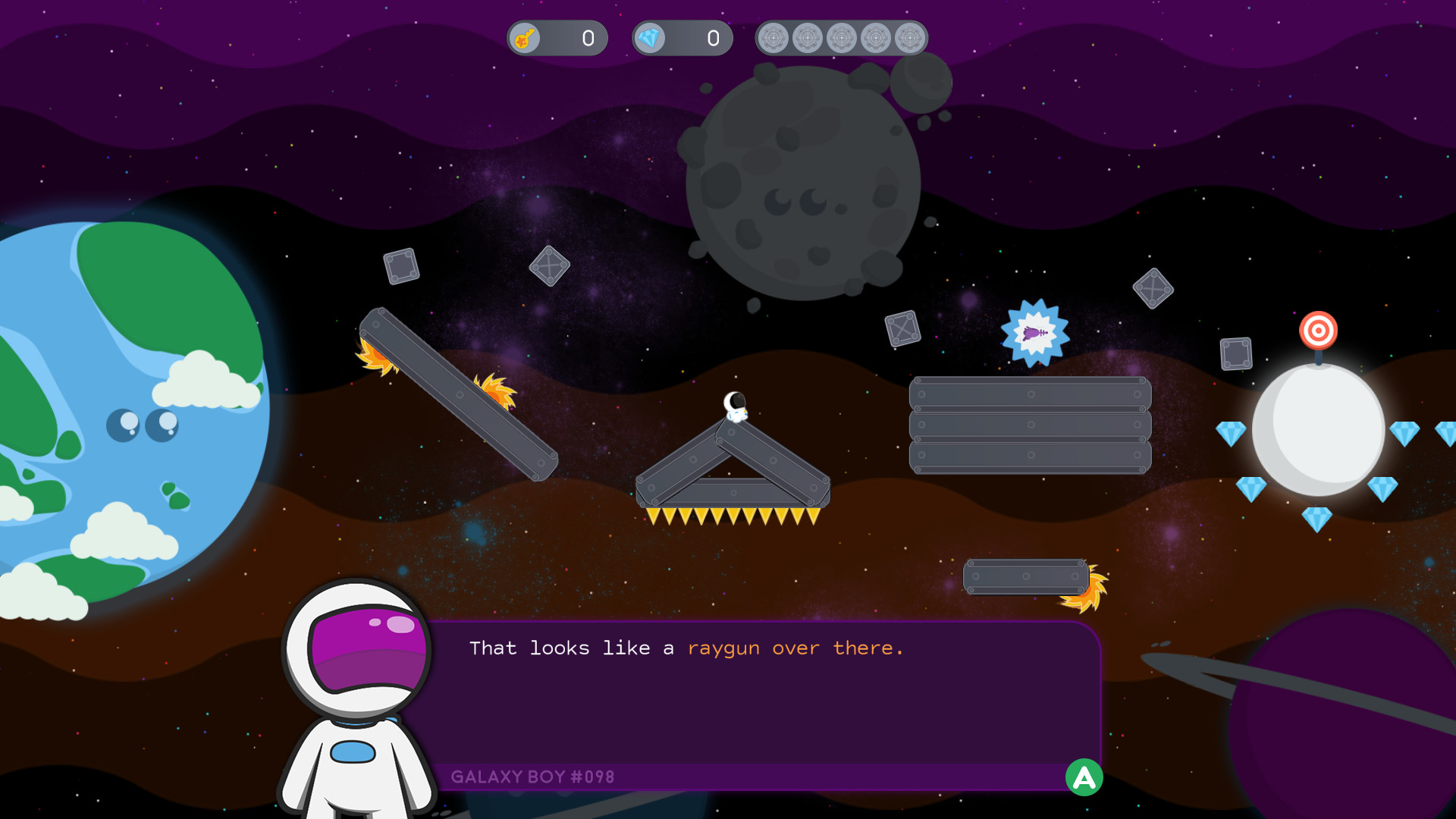
Task: Click the golden key counter icon
Action: pyautogui.click(x=526, y=38)
